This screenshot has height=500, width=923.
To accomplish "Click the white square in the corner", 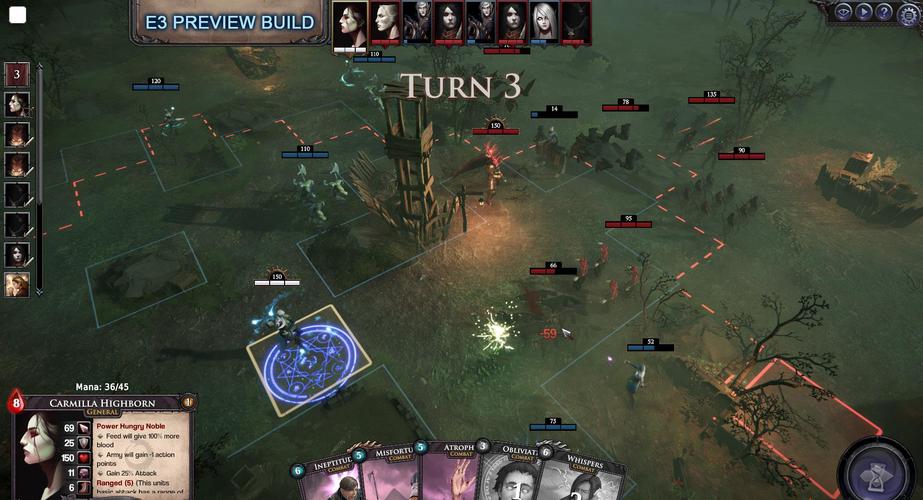I will pyautogui.click(x=17, y=15).
